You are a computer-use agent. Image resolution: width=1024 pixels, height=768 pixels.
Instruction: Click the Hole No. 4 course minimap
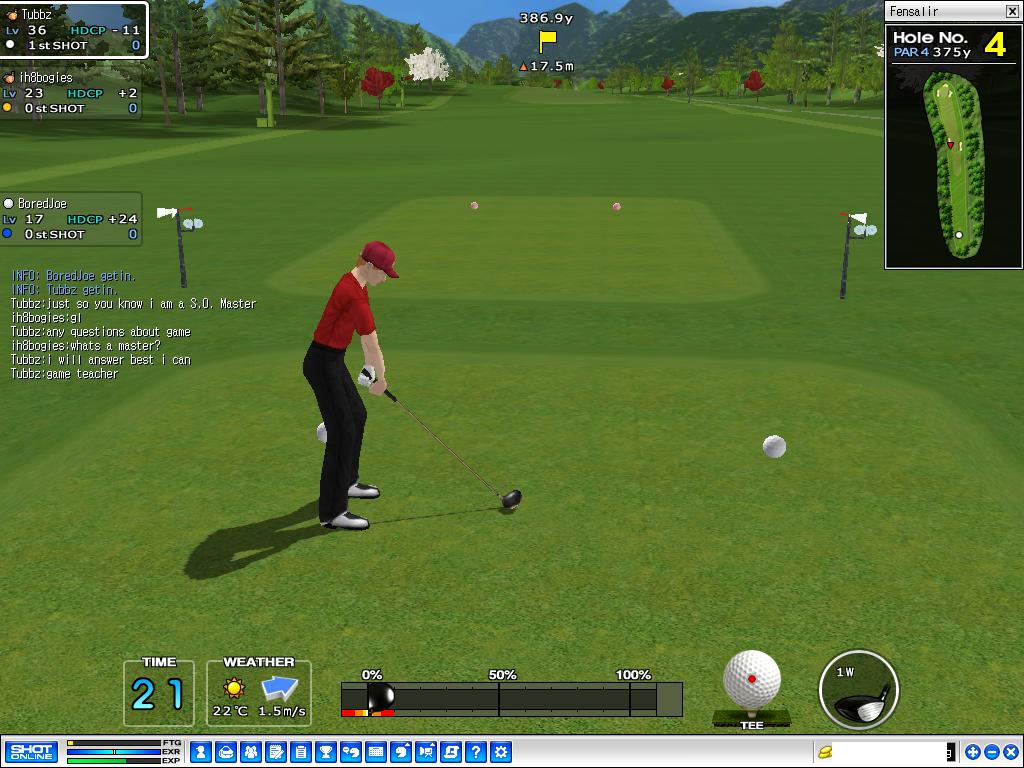954,163
